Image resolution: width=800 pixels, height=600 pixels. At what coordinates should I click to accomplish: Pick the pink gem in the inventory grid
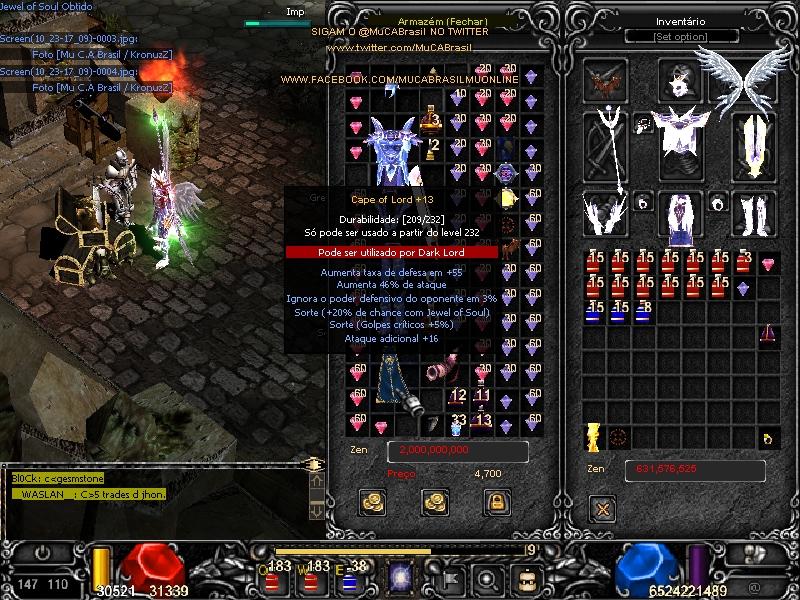click(768, 264)
